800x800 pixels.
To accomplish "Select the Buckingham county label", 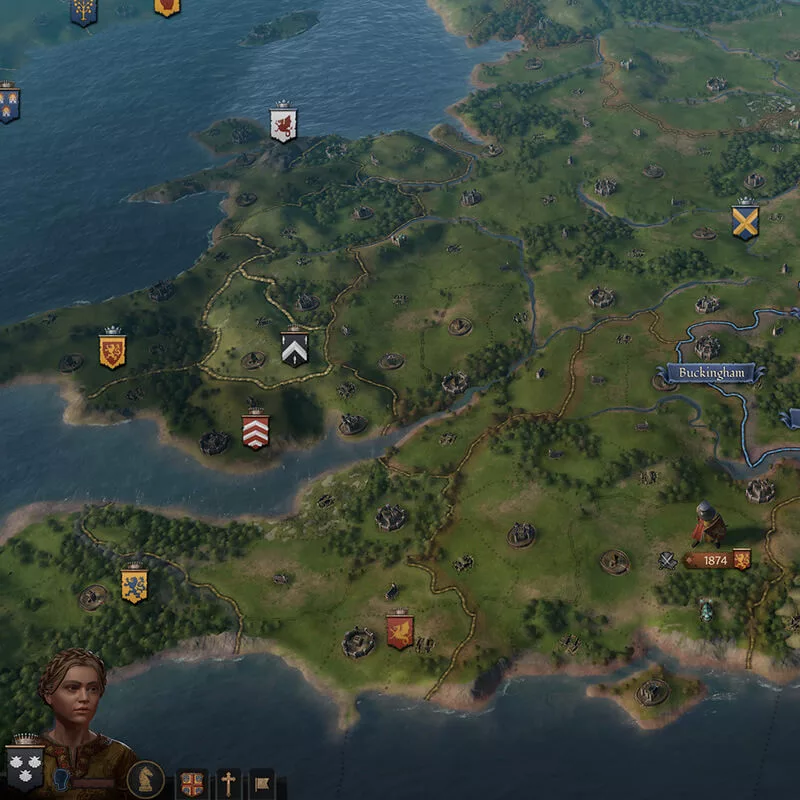I will (x=712, y=373).
